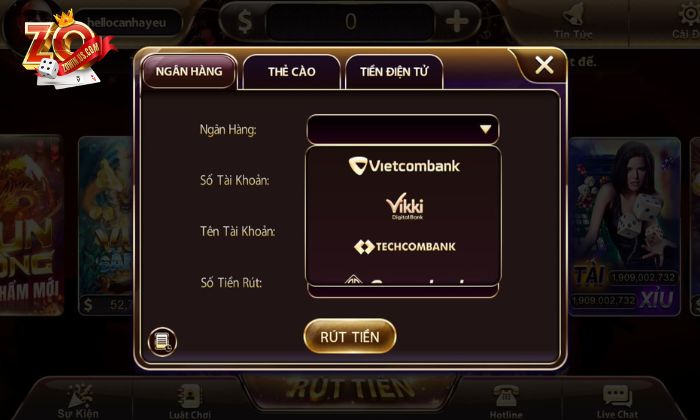This screenshot has height=420, width=700.
Task: Open the Tài Xỉu game thumbnail
Action: pos(625,225)
